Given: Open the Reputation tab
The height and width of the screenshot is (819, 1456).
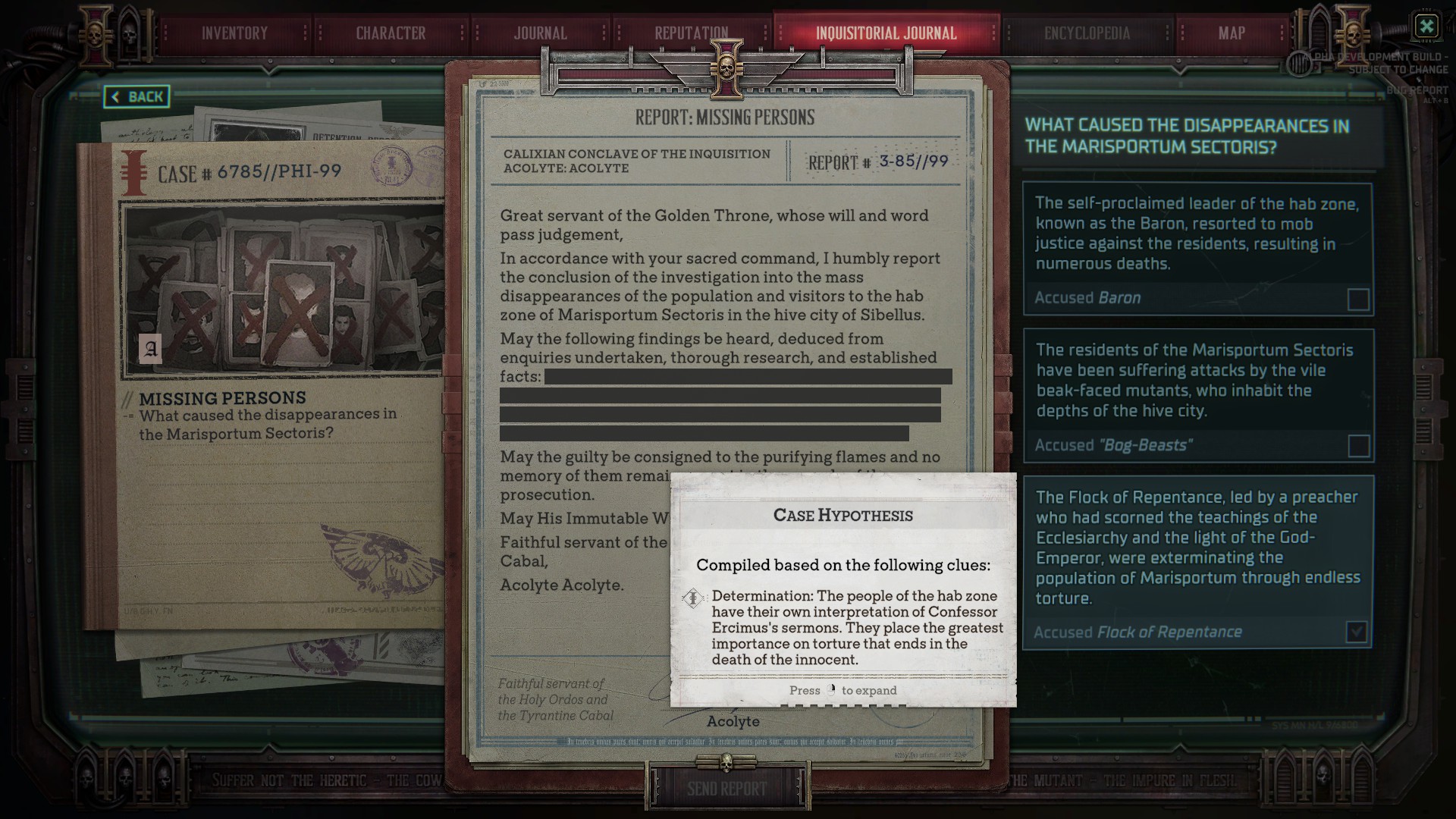Looking at the screenshot, I should pyautogui.click(x=691, y=33).
